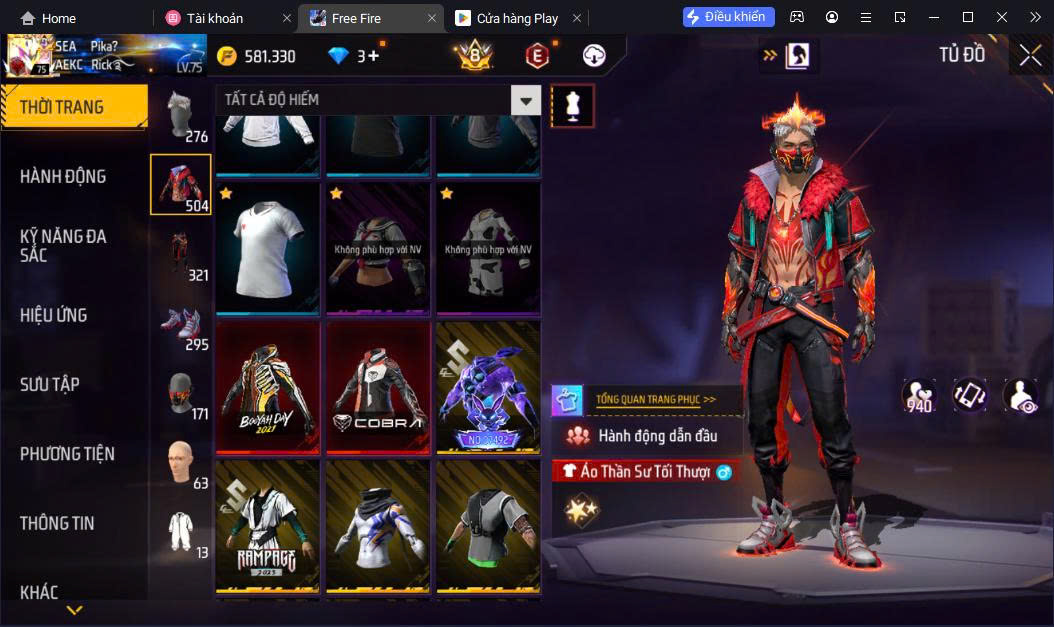Image resolution: width=1054 pixels, height=627 pixels.
Task: Pick the Rampage 2023 outfit top
Action: click(268, 524)
